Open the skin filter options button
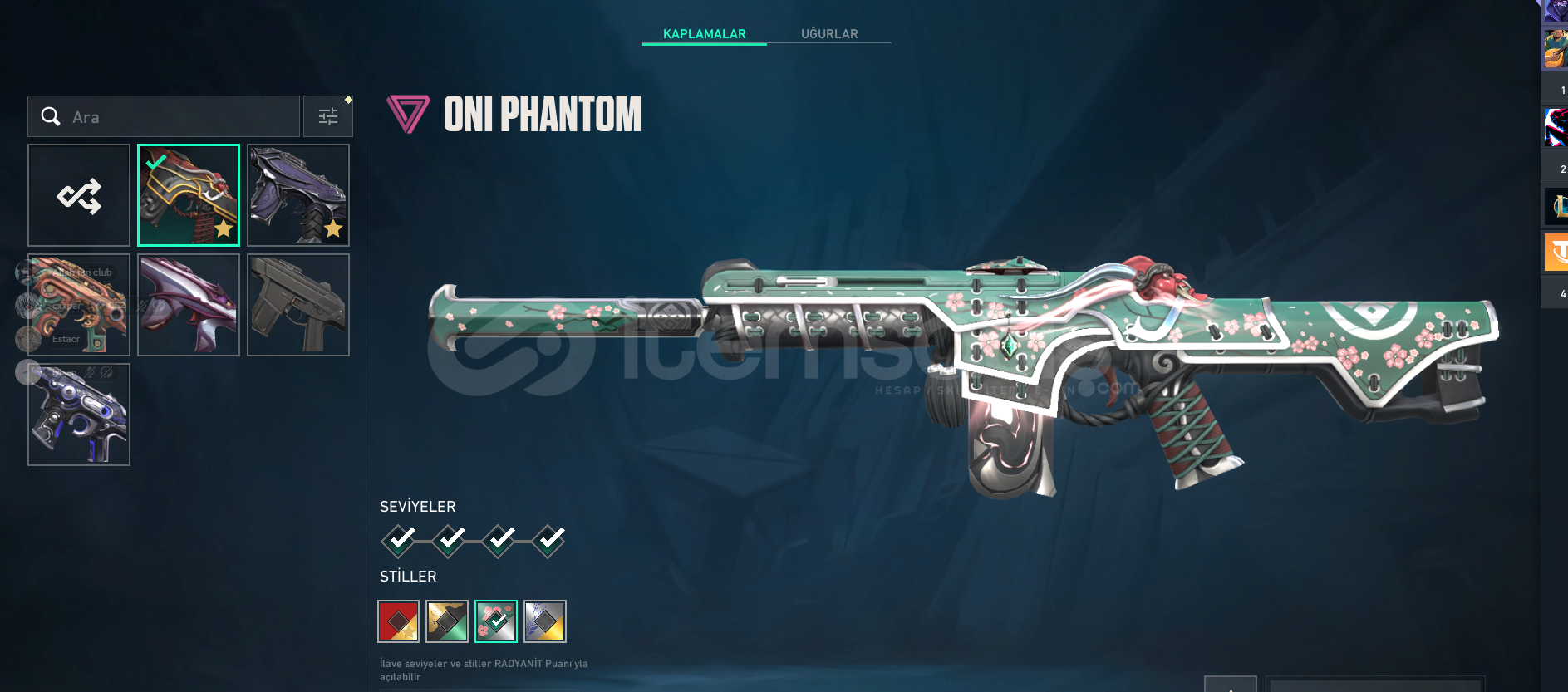Viewport: 1568px width, 692px height. (x=328, y=116)
